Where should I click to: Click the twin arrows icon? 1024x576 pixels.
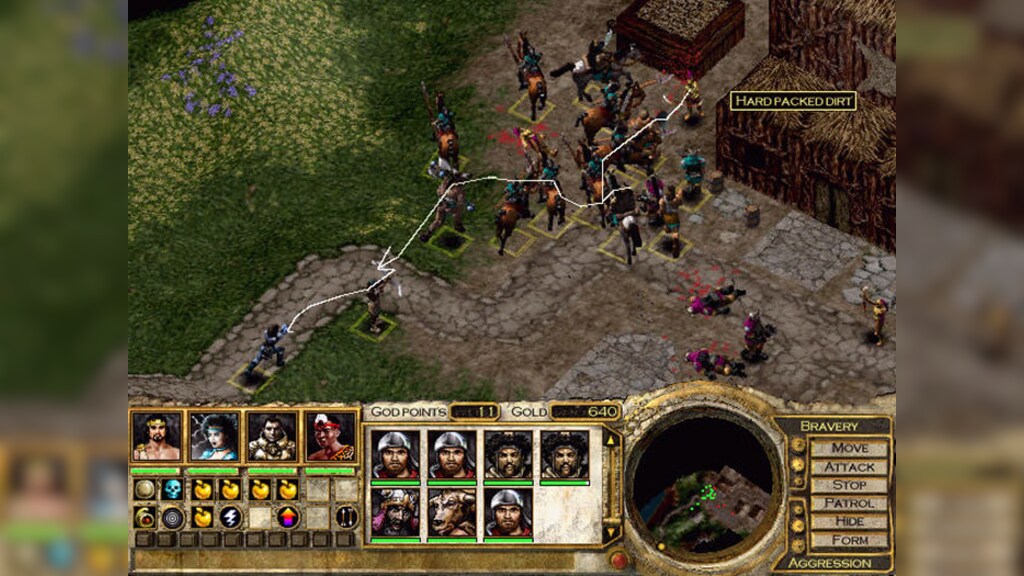point(346,517)
